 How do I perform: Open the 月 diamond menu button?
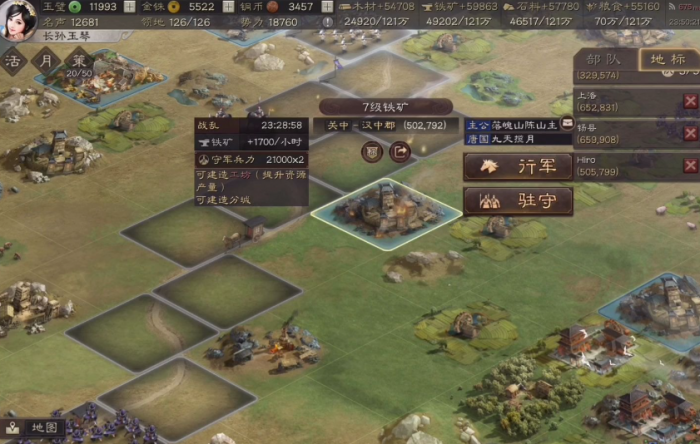tap(44, 60)
